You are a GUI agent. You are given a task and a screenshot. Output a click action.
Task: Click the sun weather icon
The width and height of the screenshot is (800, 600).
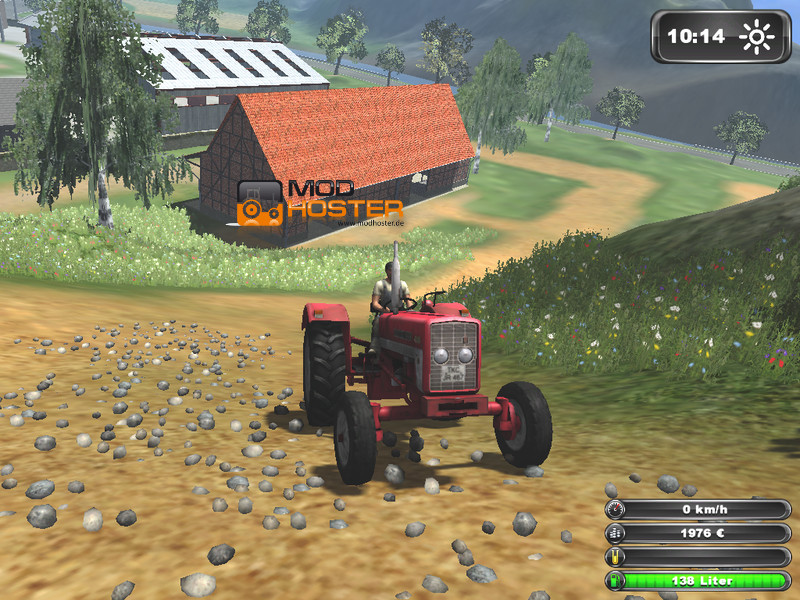[756, 38]
